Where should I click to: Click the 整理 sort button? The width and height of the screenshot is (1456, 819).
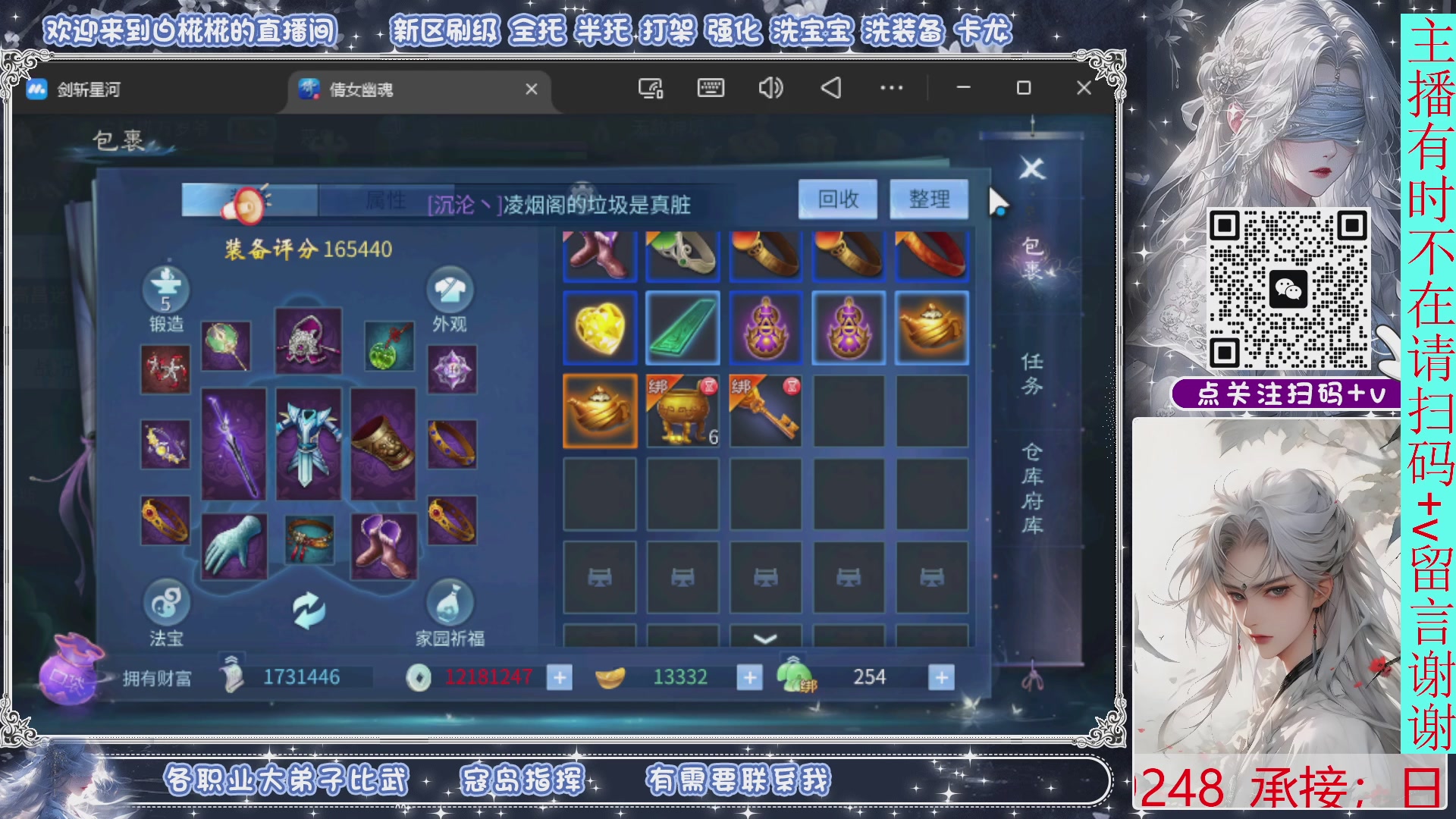click(x=930, y=199)
